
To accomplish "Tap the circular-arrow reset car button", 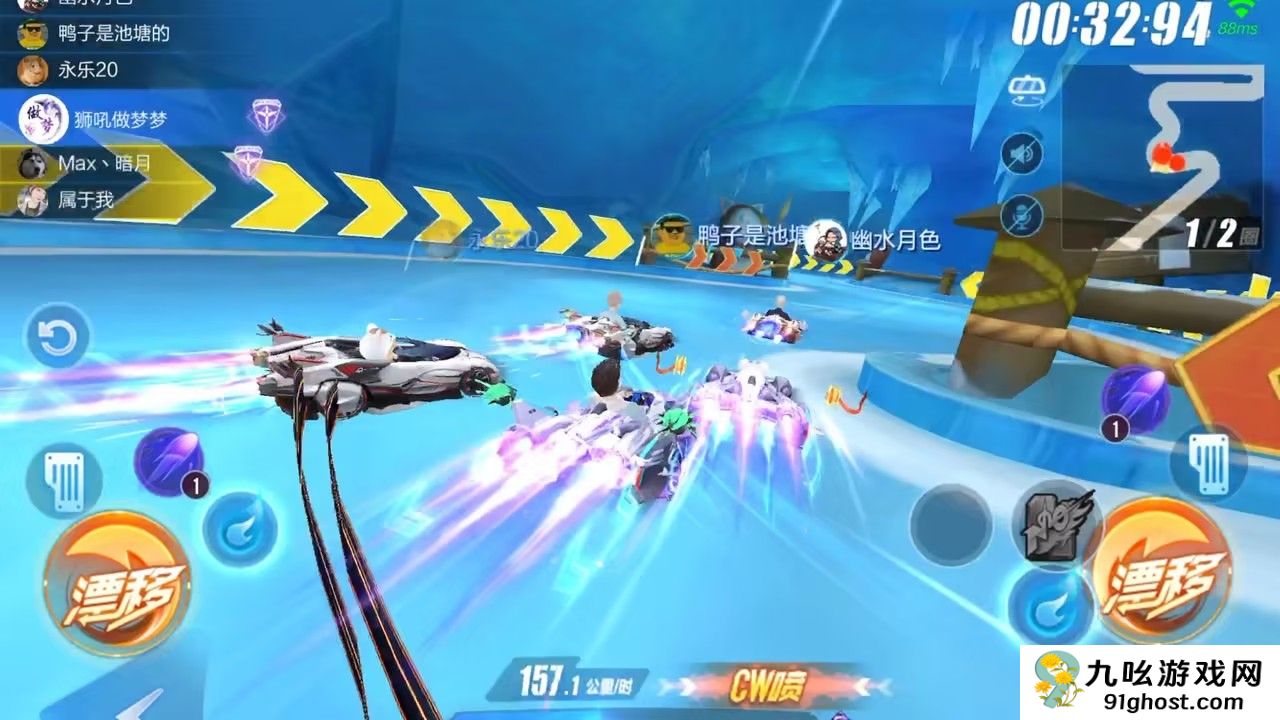I will pos(57,338).
